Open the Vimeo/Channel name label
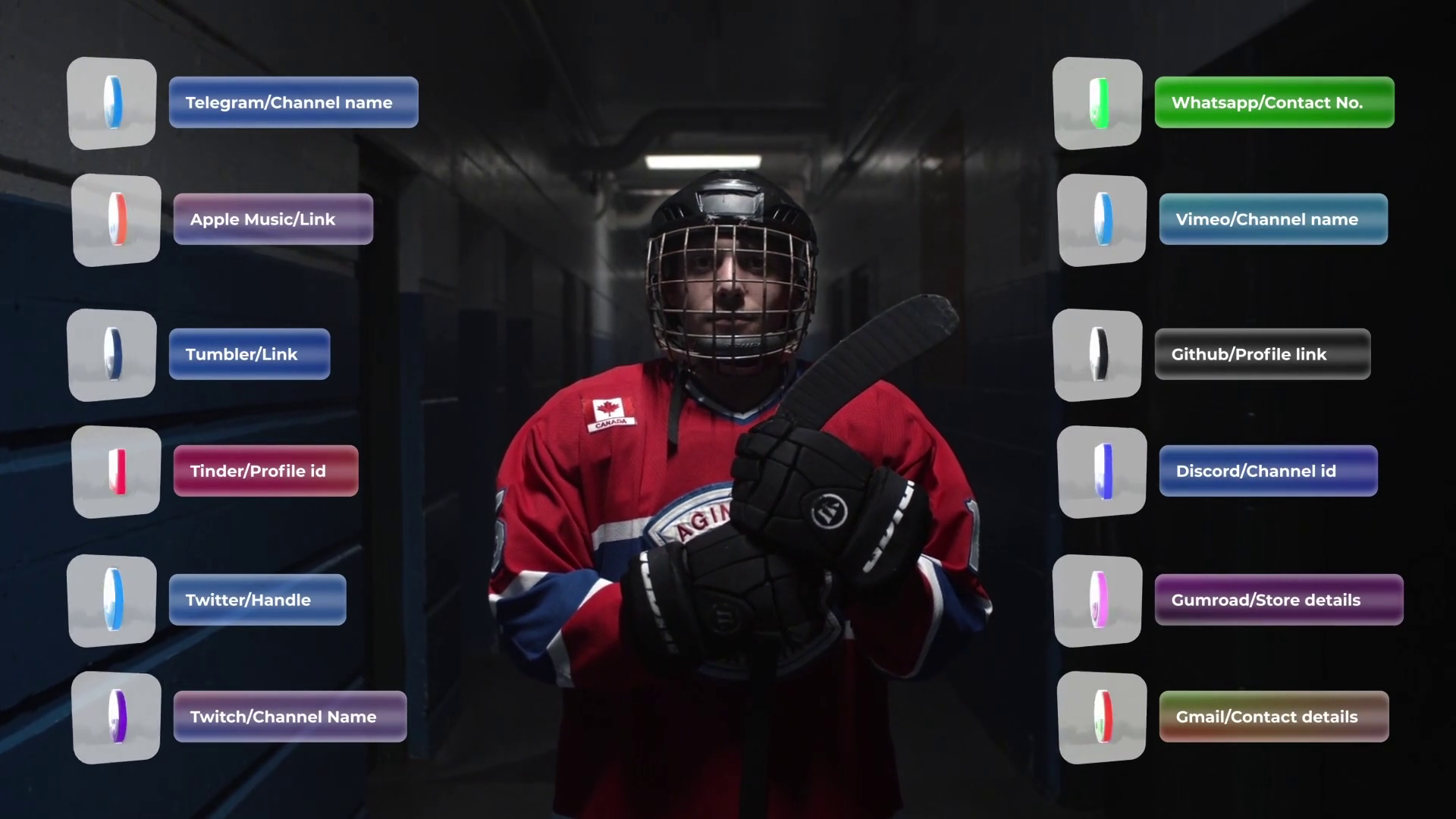Screen dimensions: 1456x819 pyautogui.click(x=1273, y=219)
